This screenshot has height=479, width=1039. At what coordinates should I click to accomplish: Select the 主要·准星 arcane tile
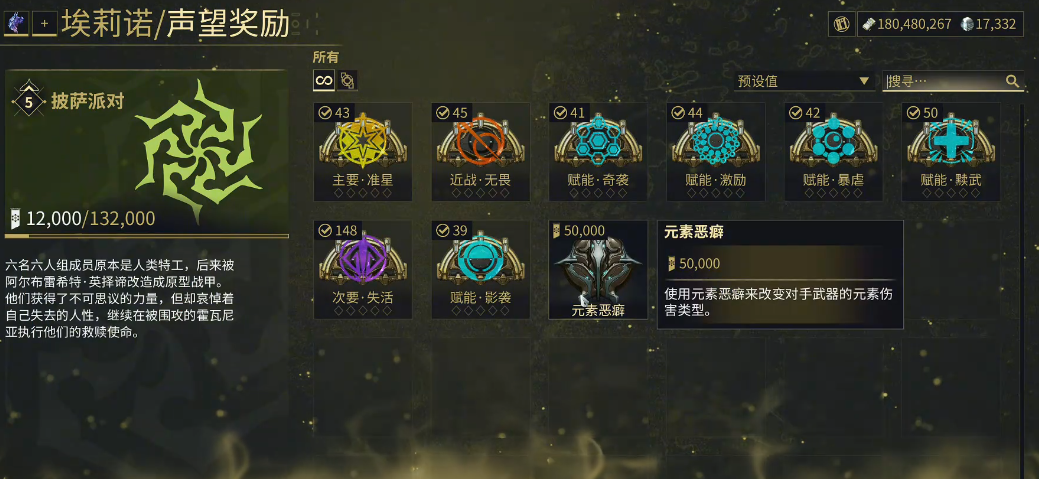click(362, 151)
